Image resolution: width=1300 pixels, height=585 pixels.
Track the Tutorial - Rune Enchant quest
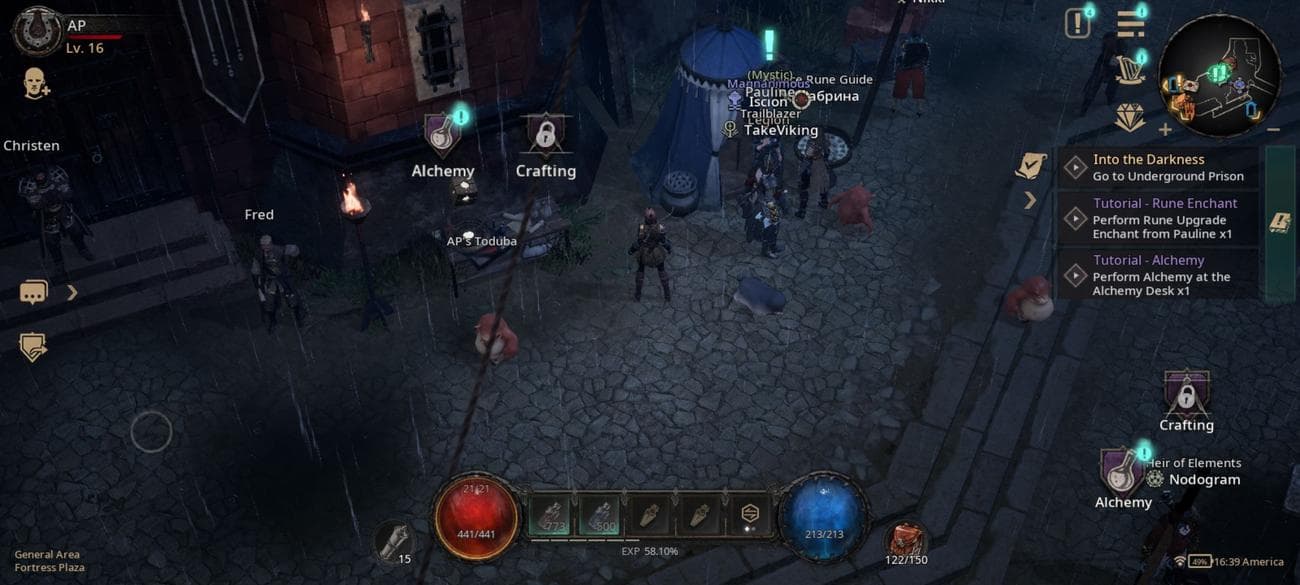[1158, 218]
